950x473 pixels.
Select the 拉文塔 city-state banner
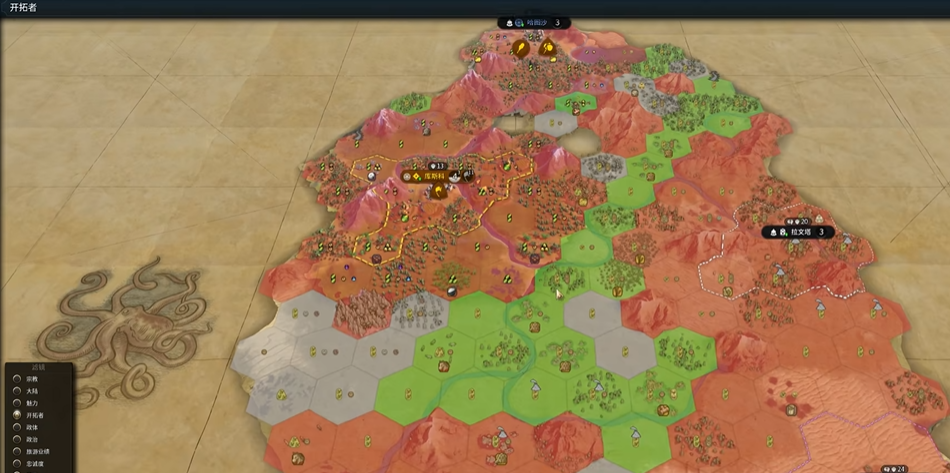pyautogui.click(x=798, y=232)
